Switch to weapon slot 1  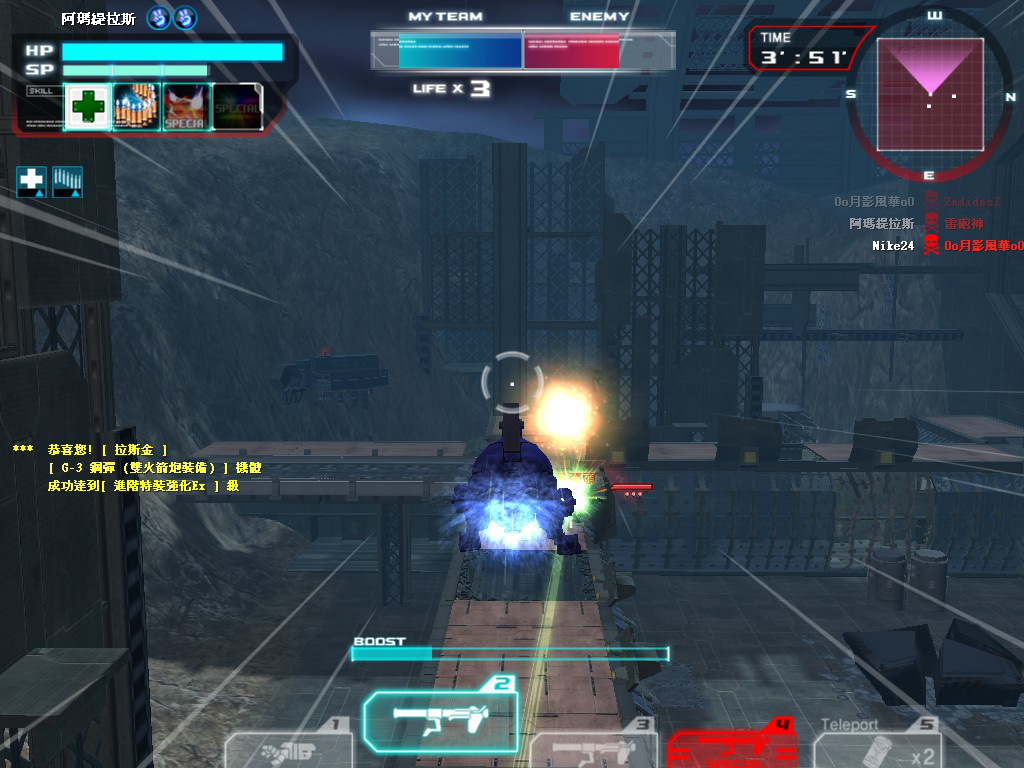tap(290, 749)
